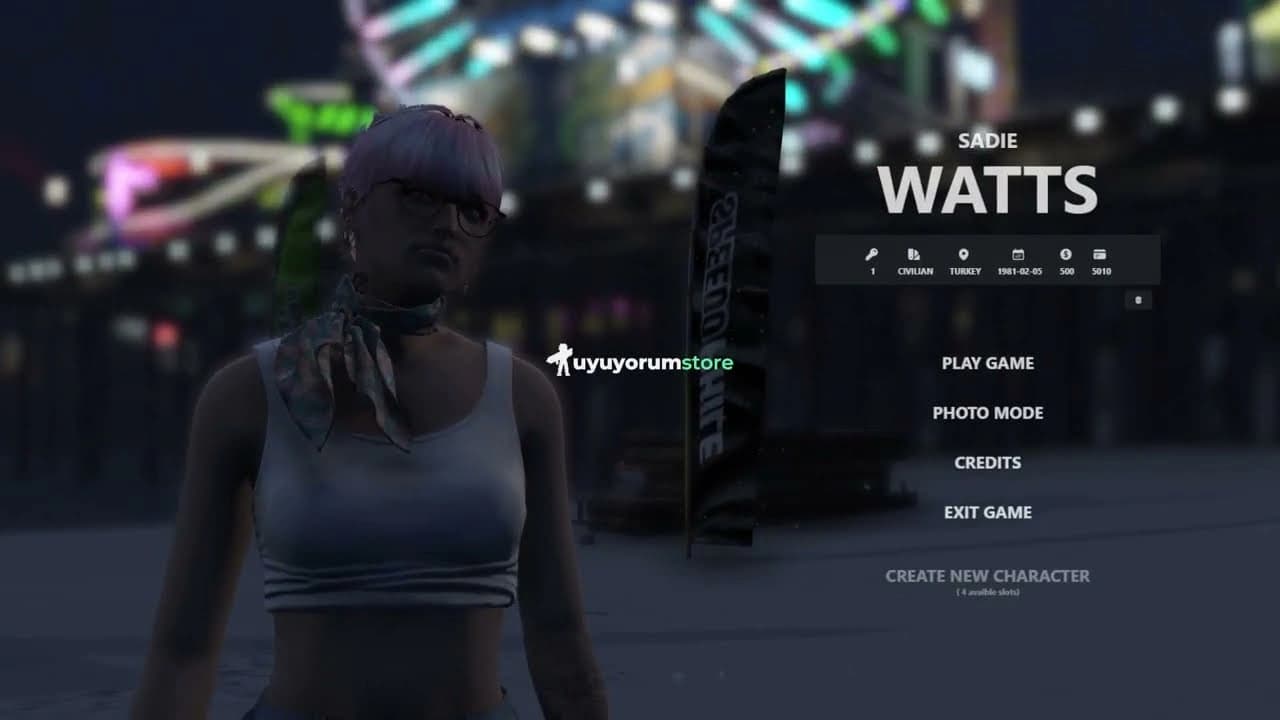Image resolution: width=1280 pixels, height=720 pixels.
Task: Click the SADIE first name label
Action: 988,140
